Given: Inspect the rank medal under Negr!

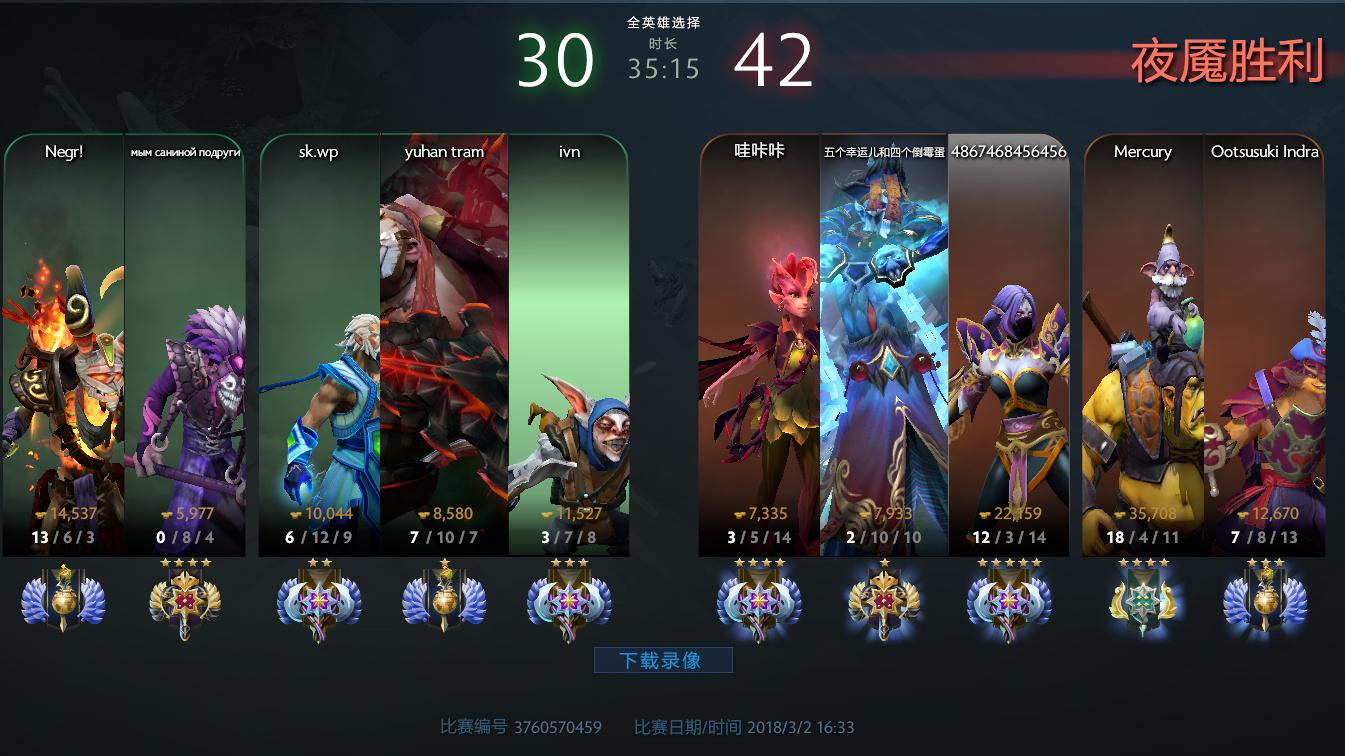Looking at the screenshot, I should [x=63, y=600].
